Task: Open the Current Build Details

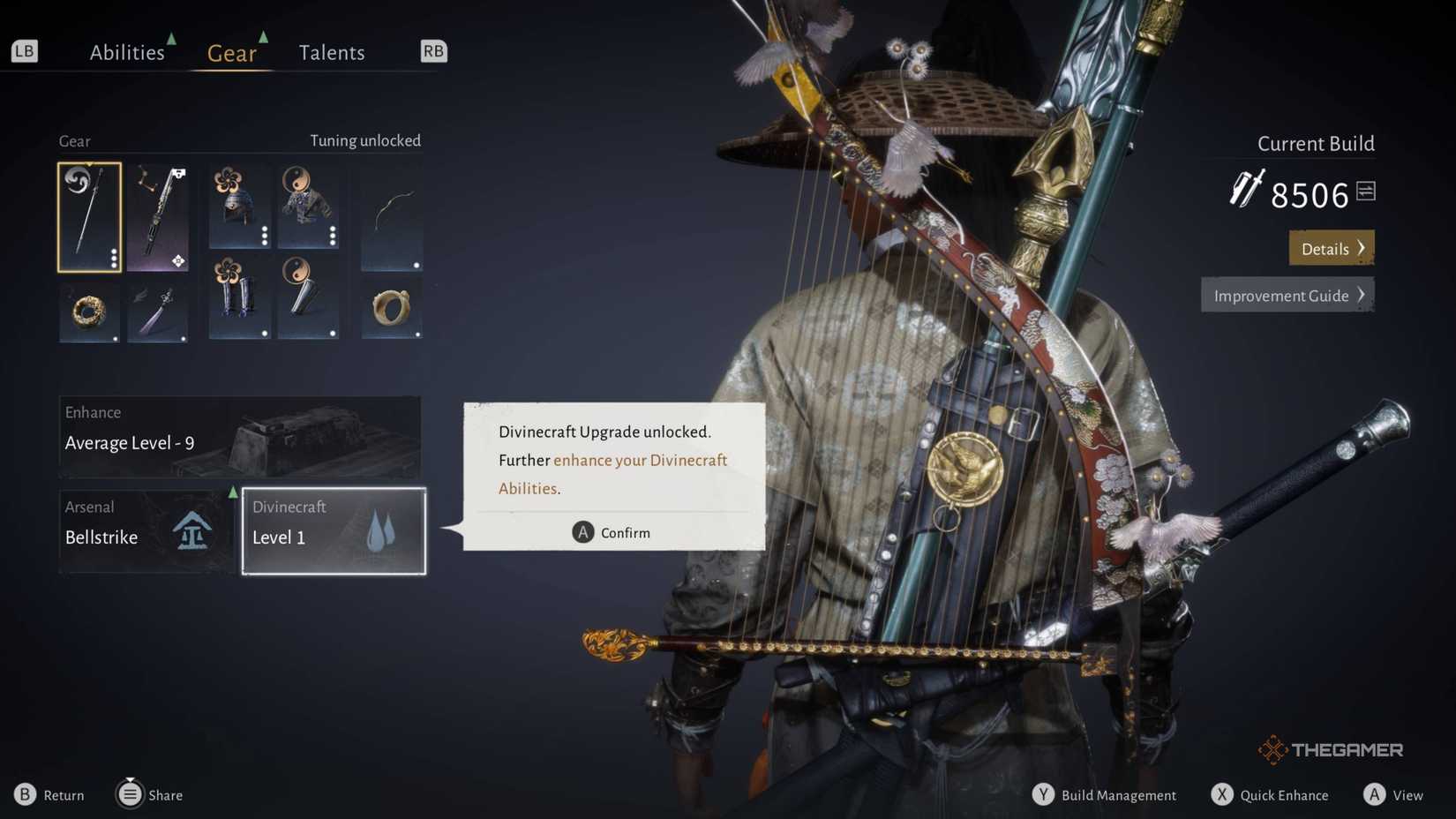Action: (1332, 249)
